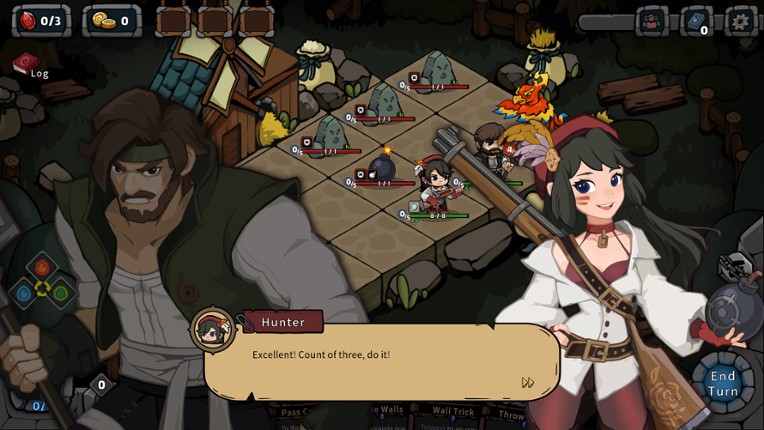764x430 pixels.
Task: Open the elemental wheel icon
Action: (43, 287)
